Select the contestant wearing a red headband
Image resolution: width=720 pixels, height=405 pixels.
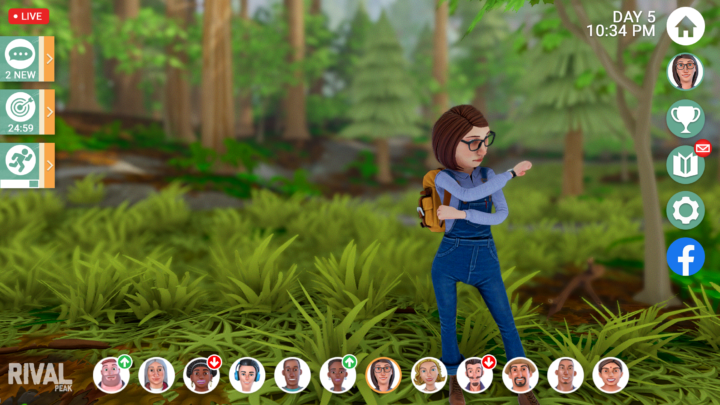click(111, 375)
